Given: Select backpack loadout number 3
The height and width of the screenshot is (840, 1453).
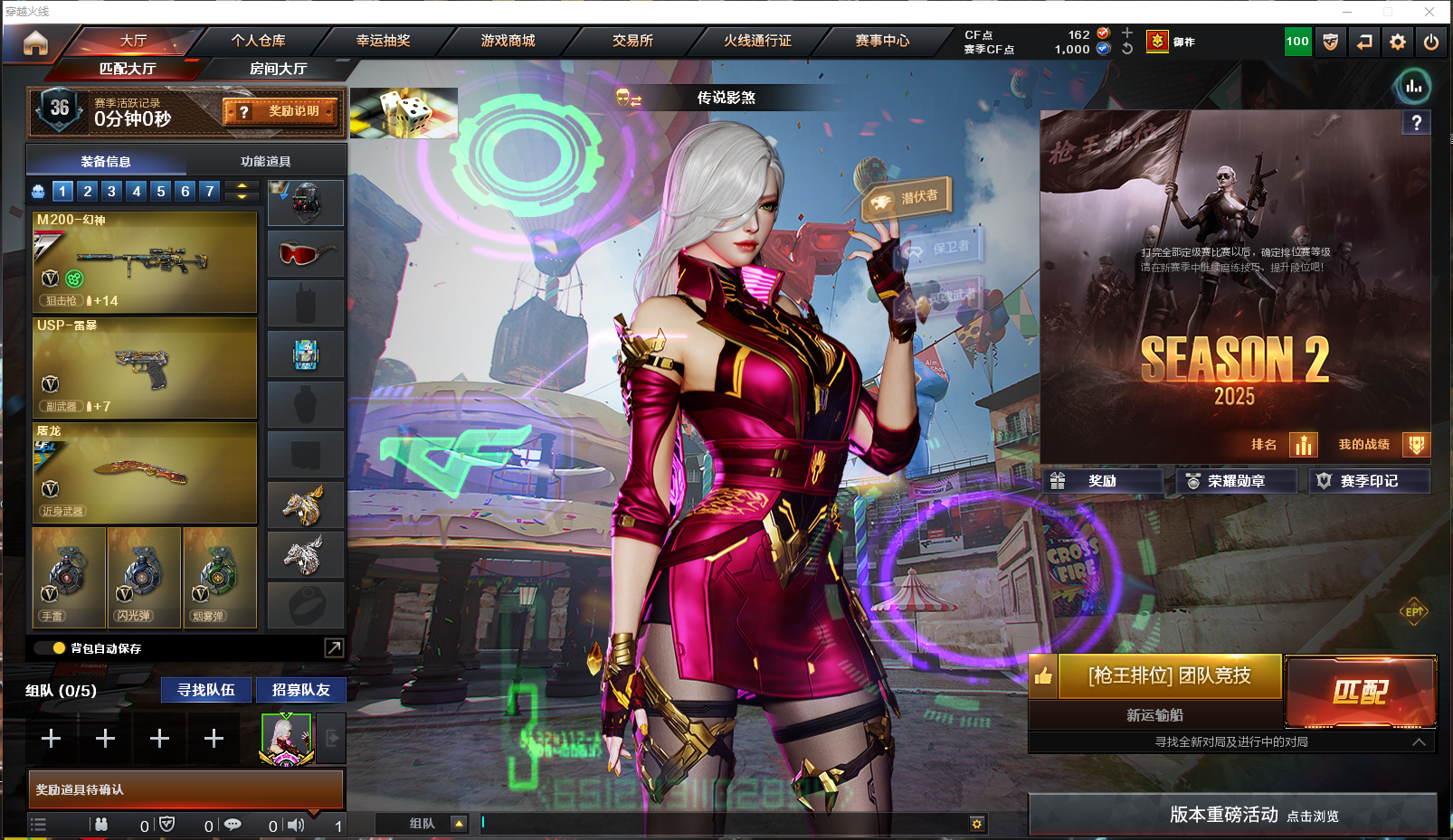Looking at the screenshot, I should point(111,191).
